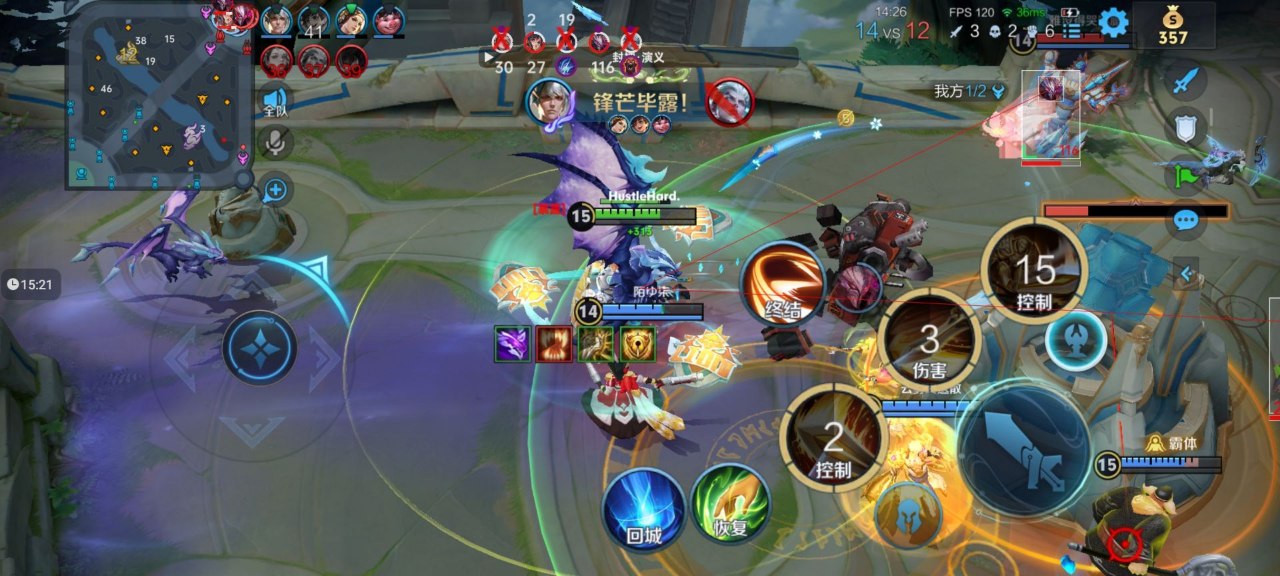
Task: Tap the minimap
Action: click(x=158, y=95)
